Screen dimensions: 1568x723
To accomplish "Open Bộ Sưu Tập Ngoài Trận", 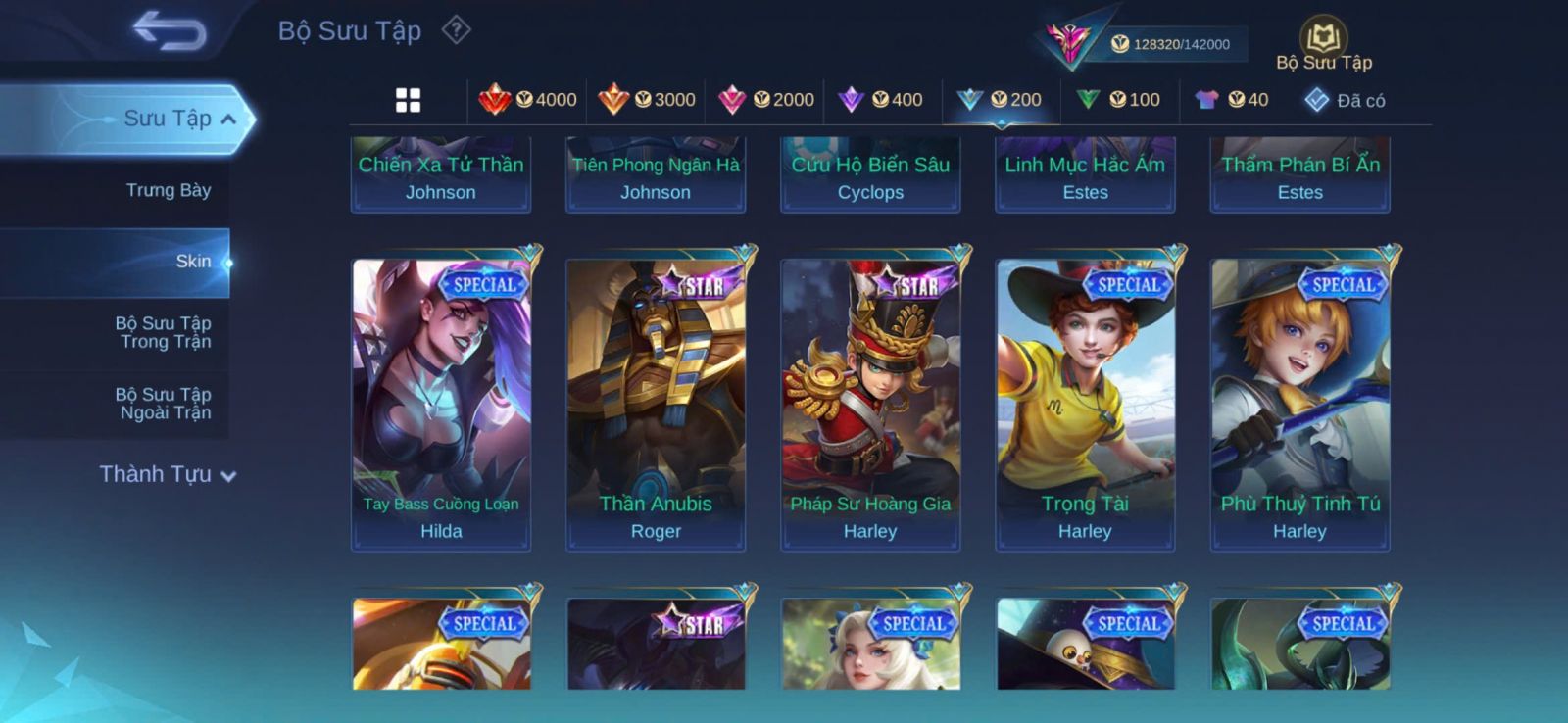I will tap(164, 404).
